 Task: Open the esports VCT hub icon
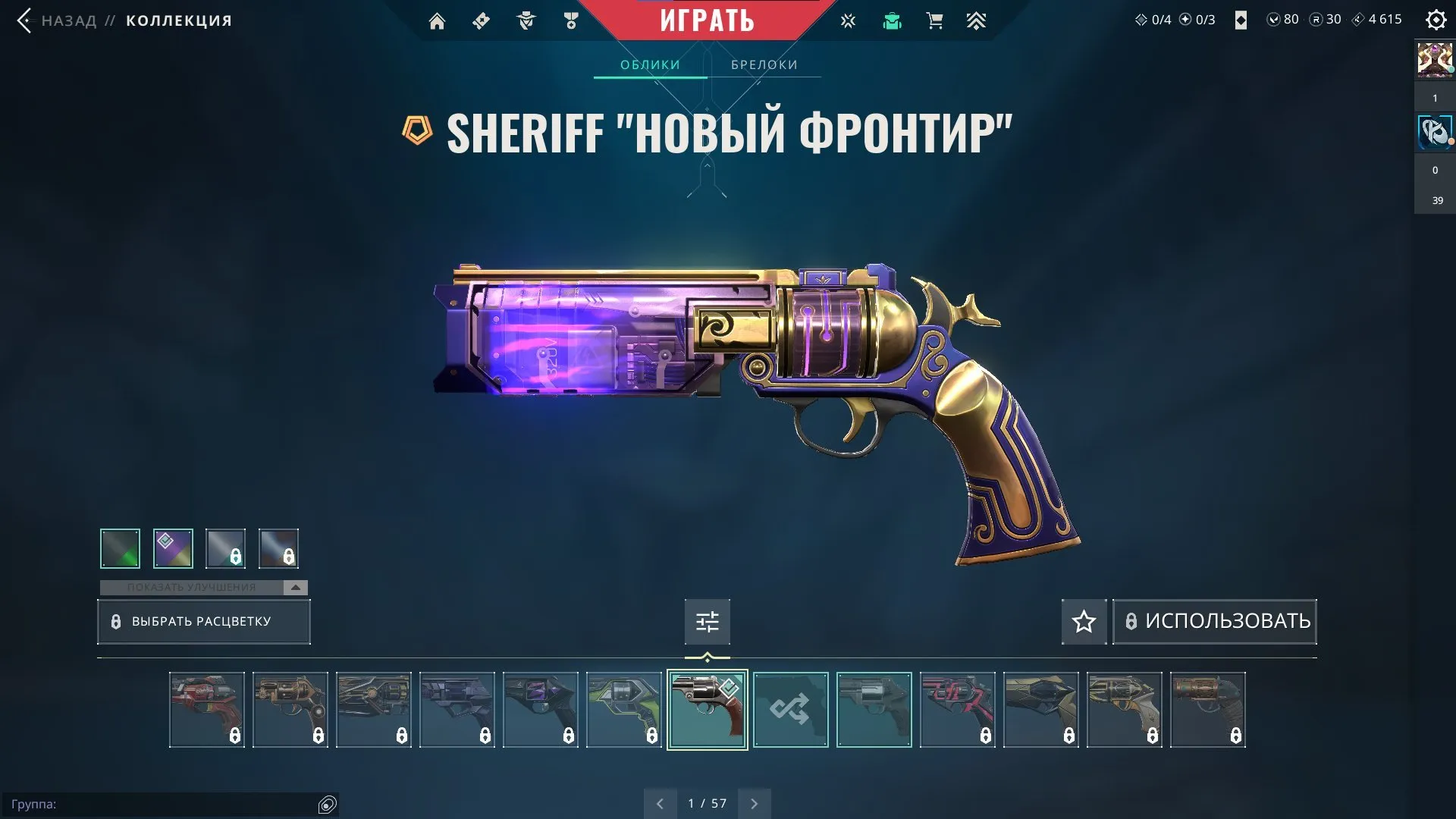pyautogui.click(x=848, y=20)
